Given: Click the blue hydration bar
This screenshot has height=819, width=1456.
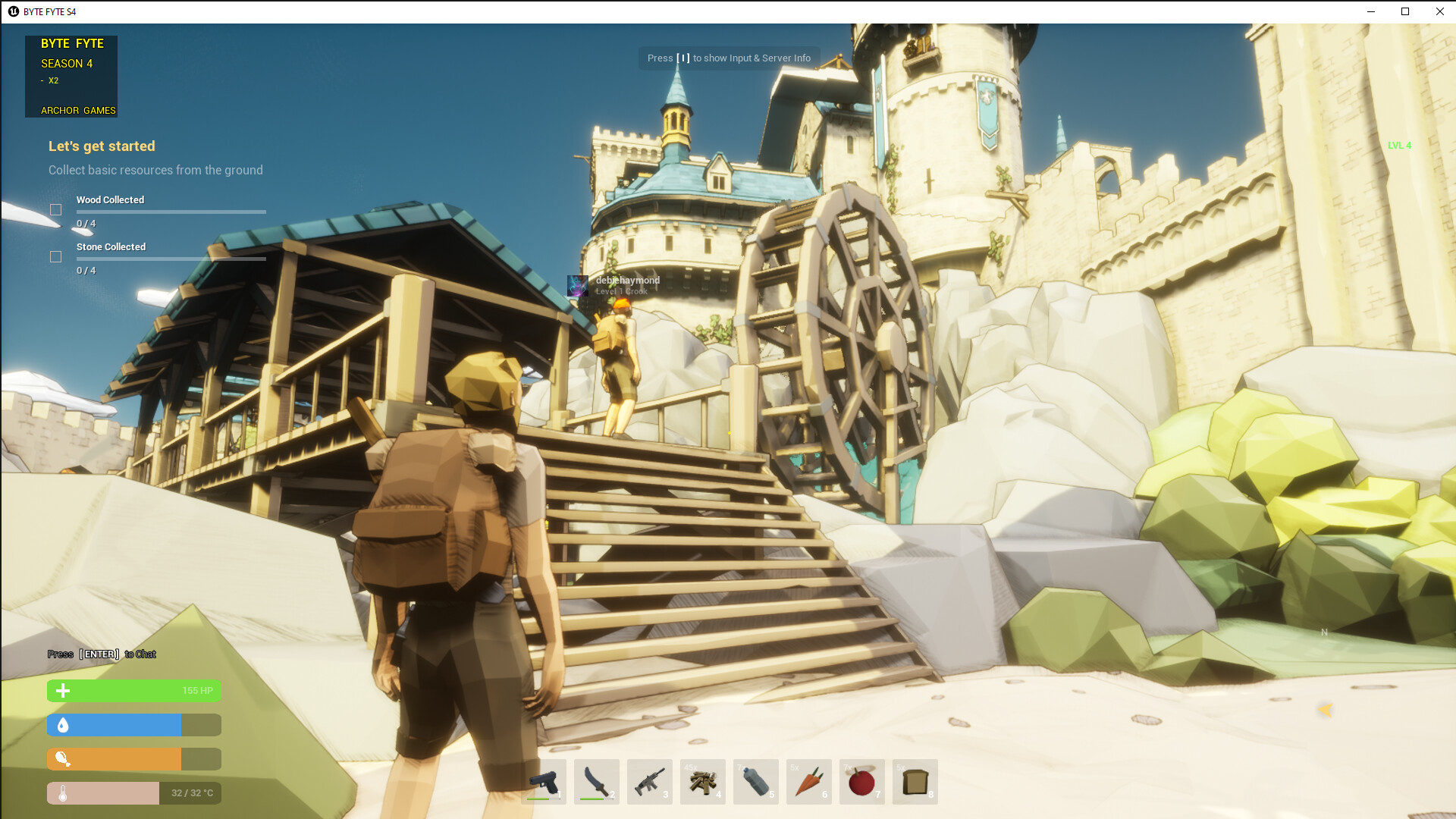Looking at the screenshot, I should tap(114, 725).
